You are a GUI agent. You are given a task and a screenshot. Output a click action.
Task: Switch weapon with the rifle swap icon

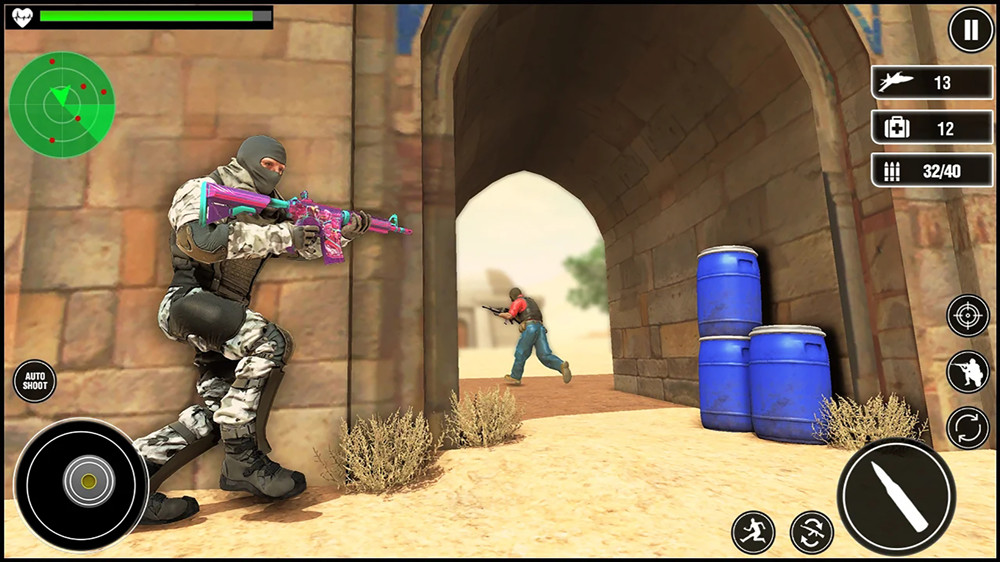[x=811, y=532]
